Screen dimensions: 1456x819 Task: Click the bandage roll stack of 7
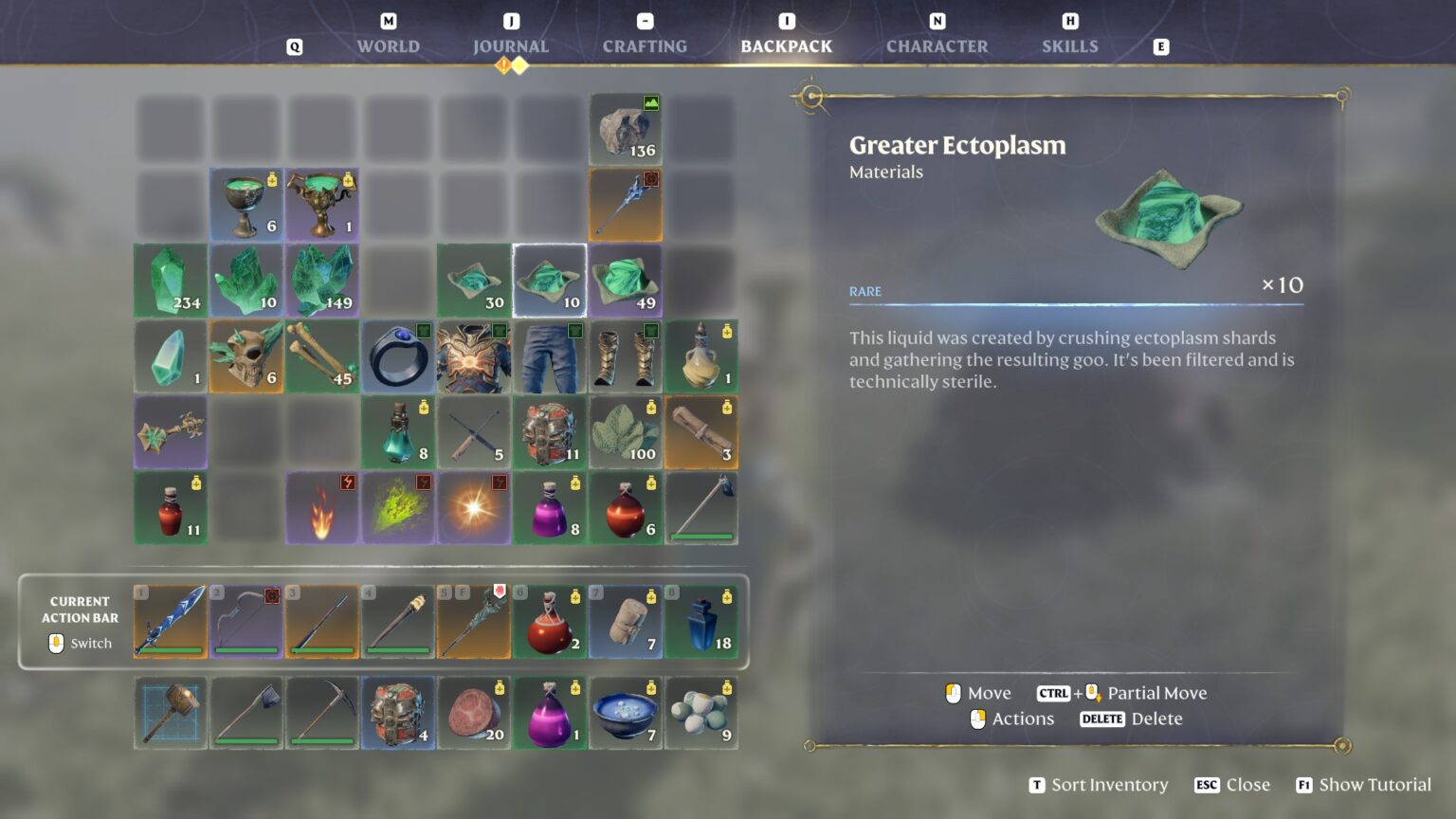coord(625,621)
